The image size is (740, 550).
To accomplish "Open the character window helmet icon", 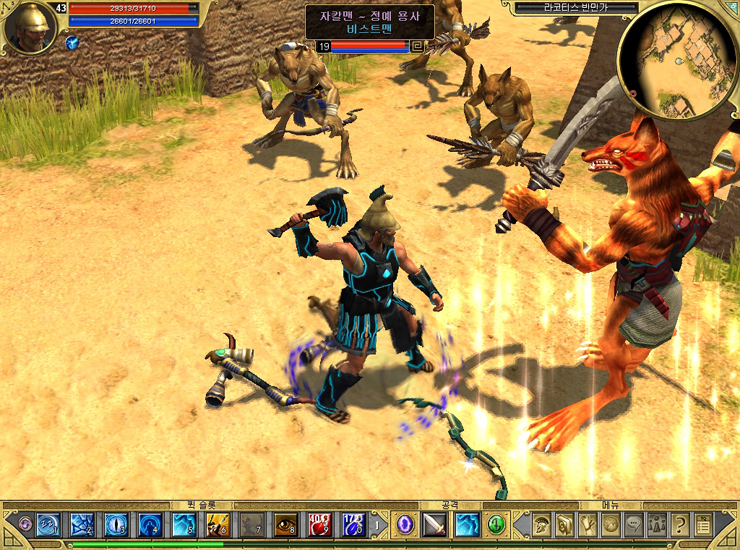I will (541, 524).
